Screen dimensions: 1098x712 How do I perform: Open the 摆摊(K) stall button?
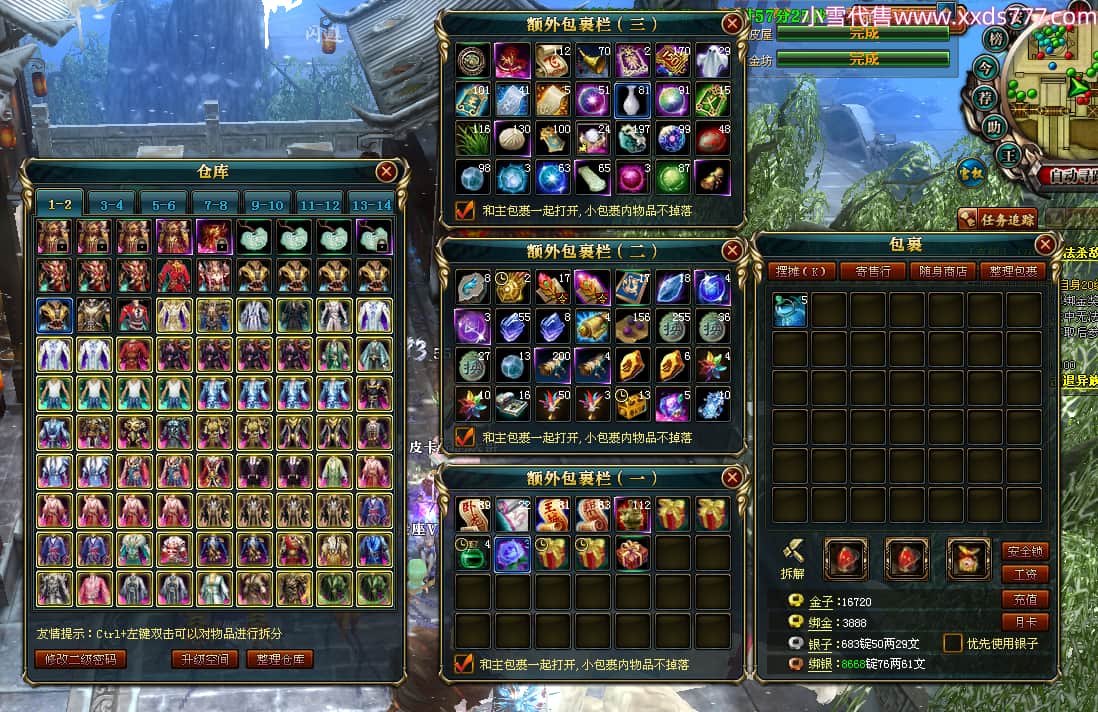point(802,271)
